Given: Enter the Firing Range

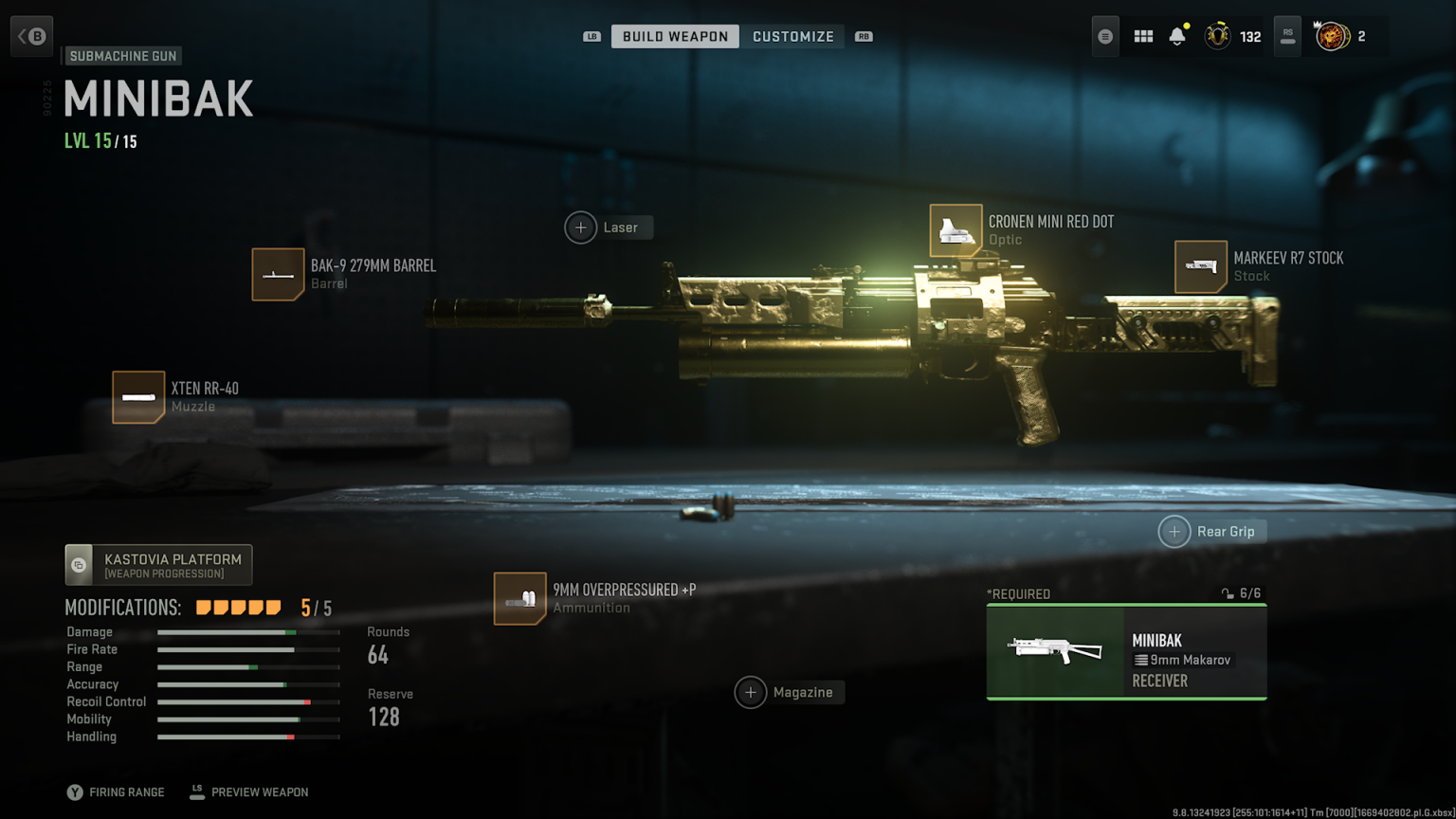Looking at the screenshot, I should pos(116,792).
